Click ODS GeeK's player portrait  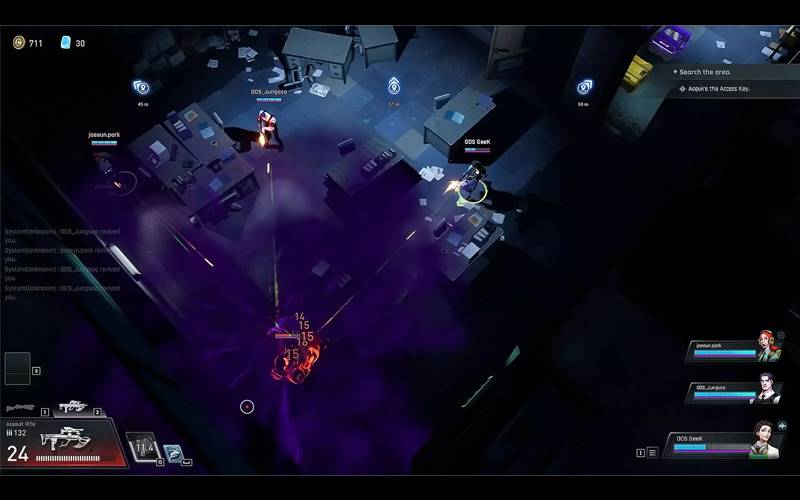[764, 441]
